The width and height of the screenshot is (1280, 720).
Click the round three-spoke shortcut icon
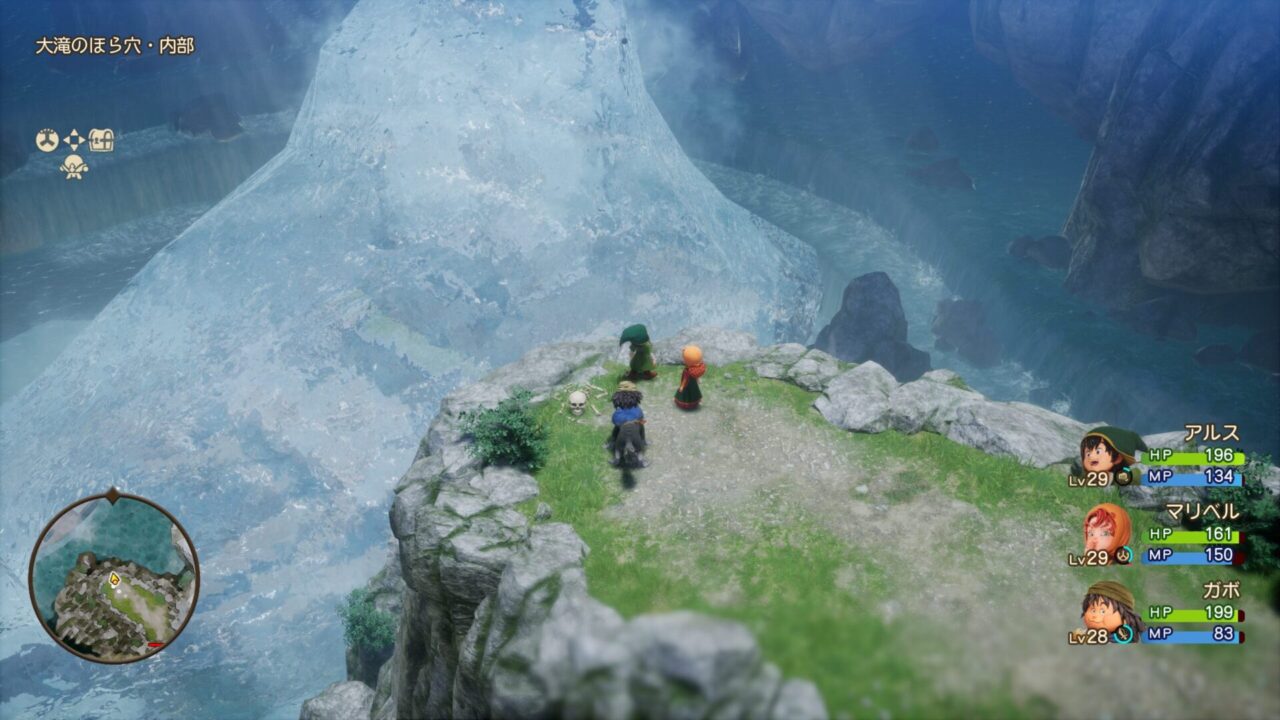[x=47, y=140]
